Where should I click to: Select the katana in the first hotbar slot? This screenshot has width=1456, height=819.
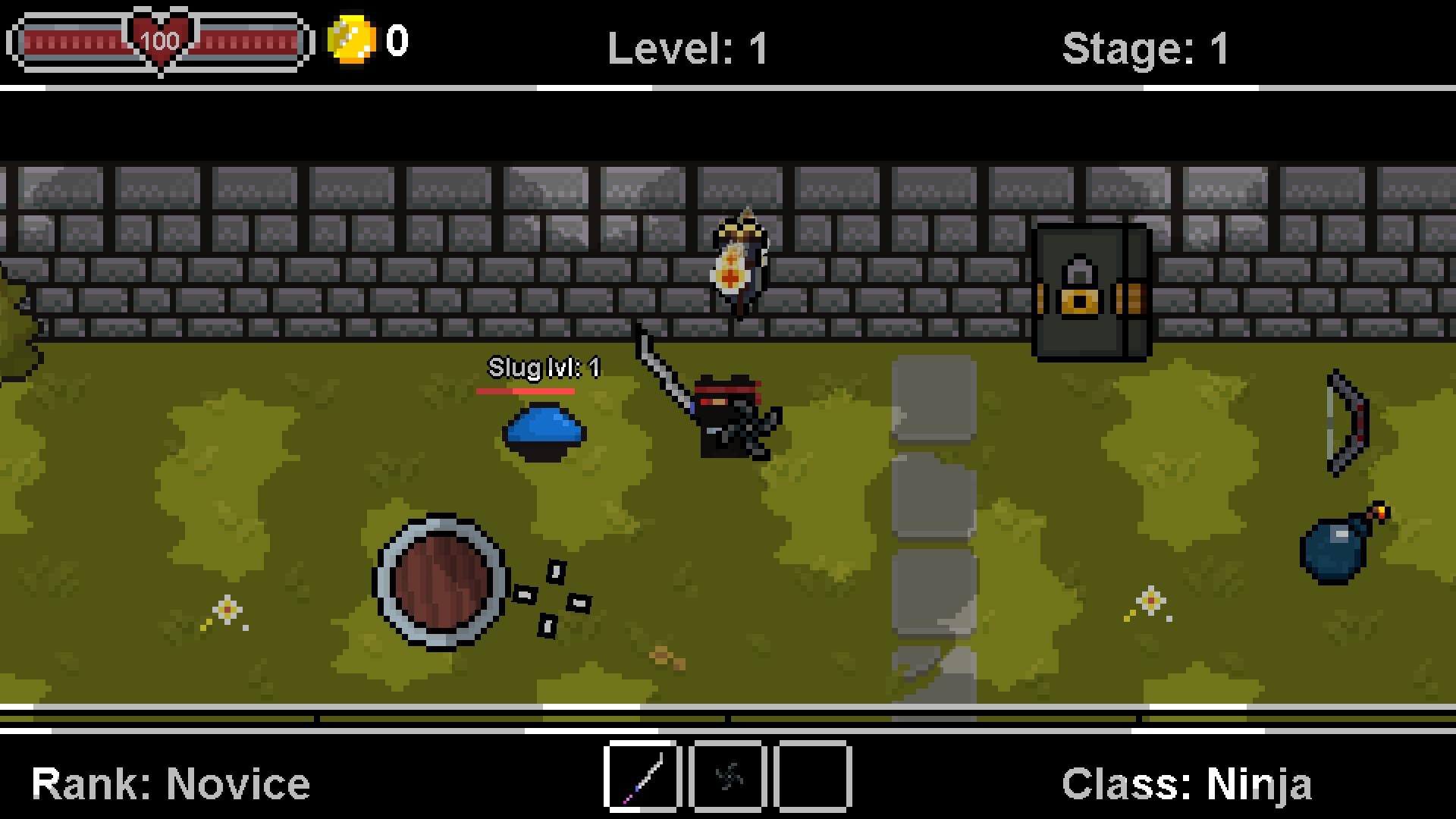point(642,778)
